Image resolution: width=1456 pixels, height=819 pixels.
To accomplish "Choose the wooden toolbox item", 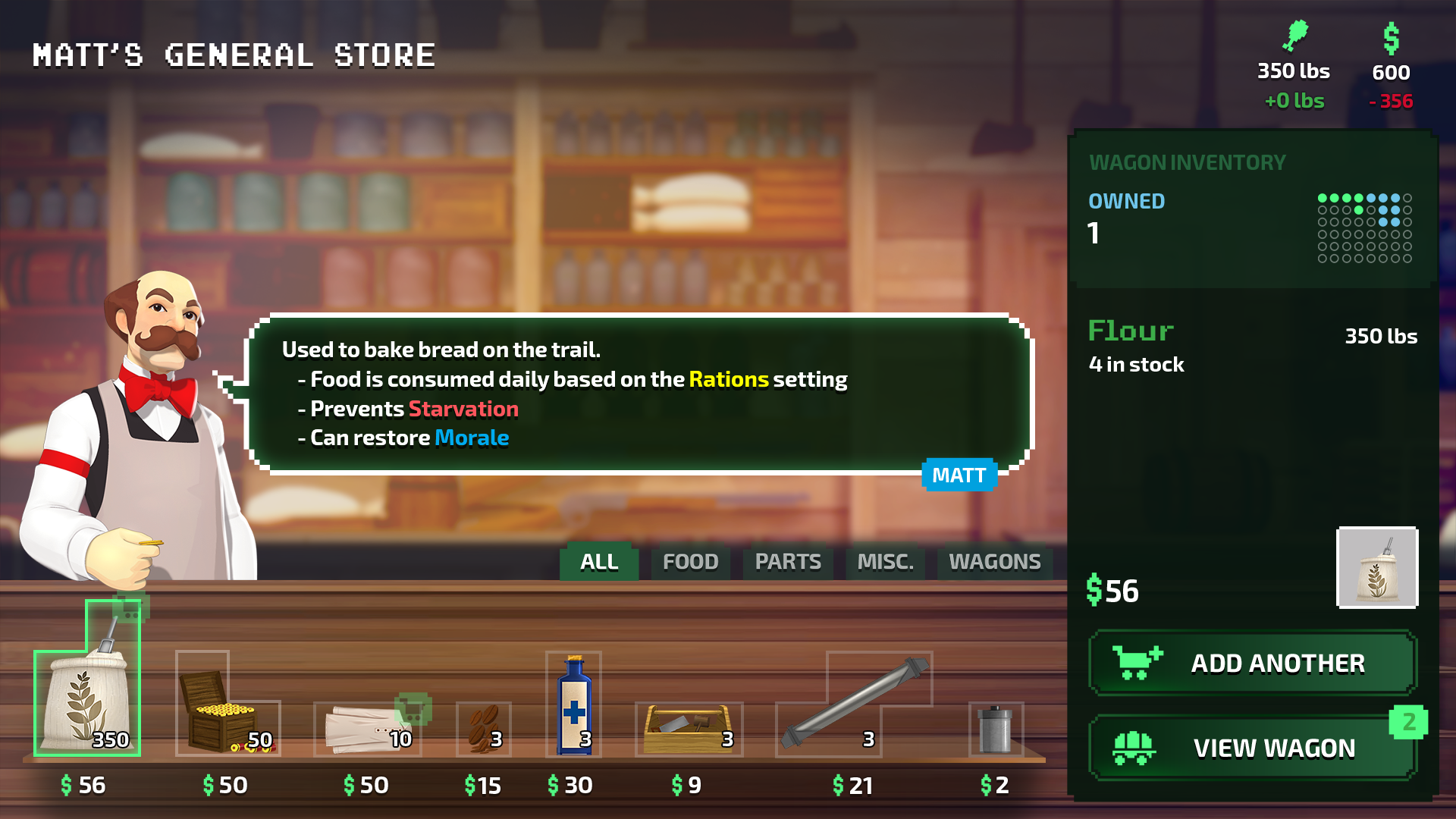I will tap(688, 729).
